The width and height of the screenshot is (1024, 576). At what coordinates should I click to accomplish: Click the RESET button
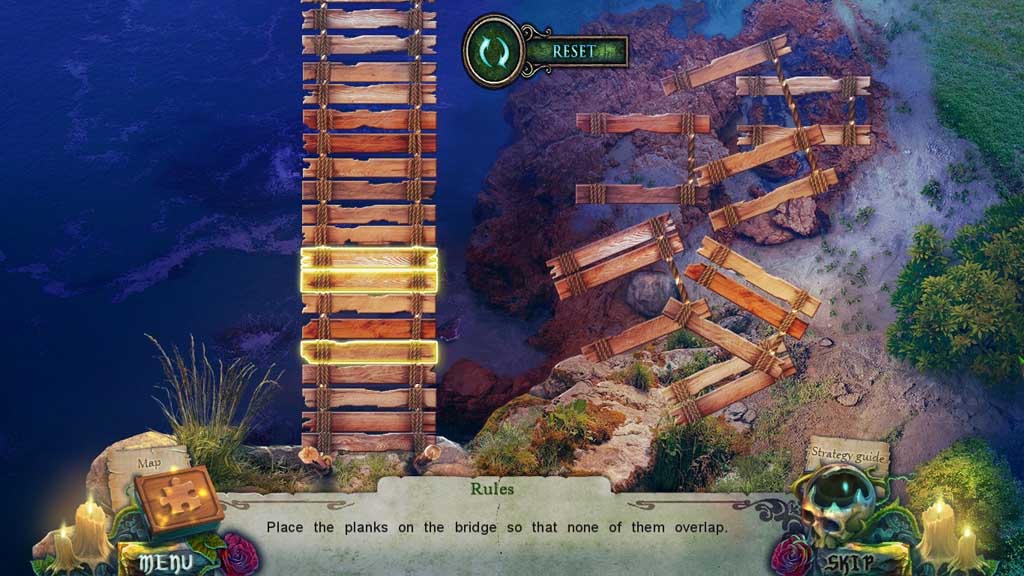pyautogui.click(x=575, y=51)
